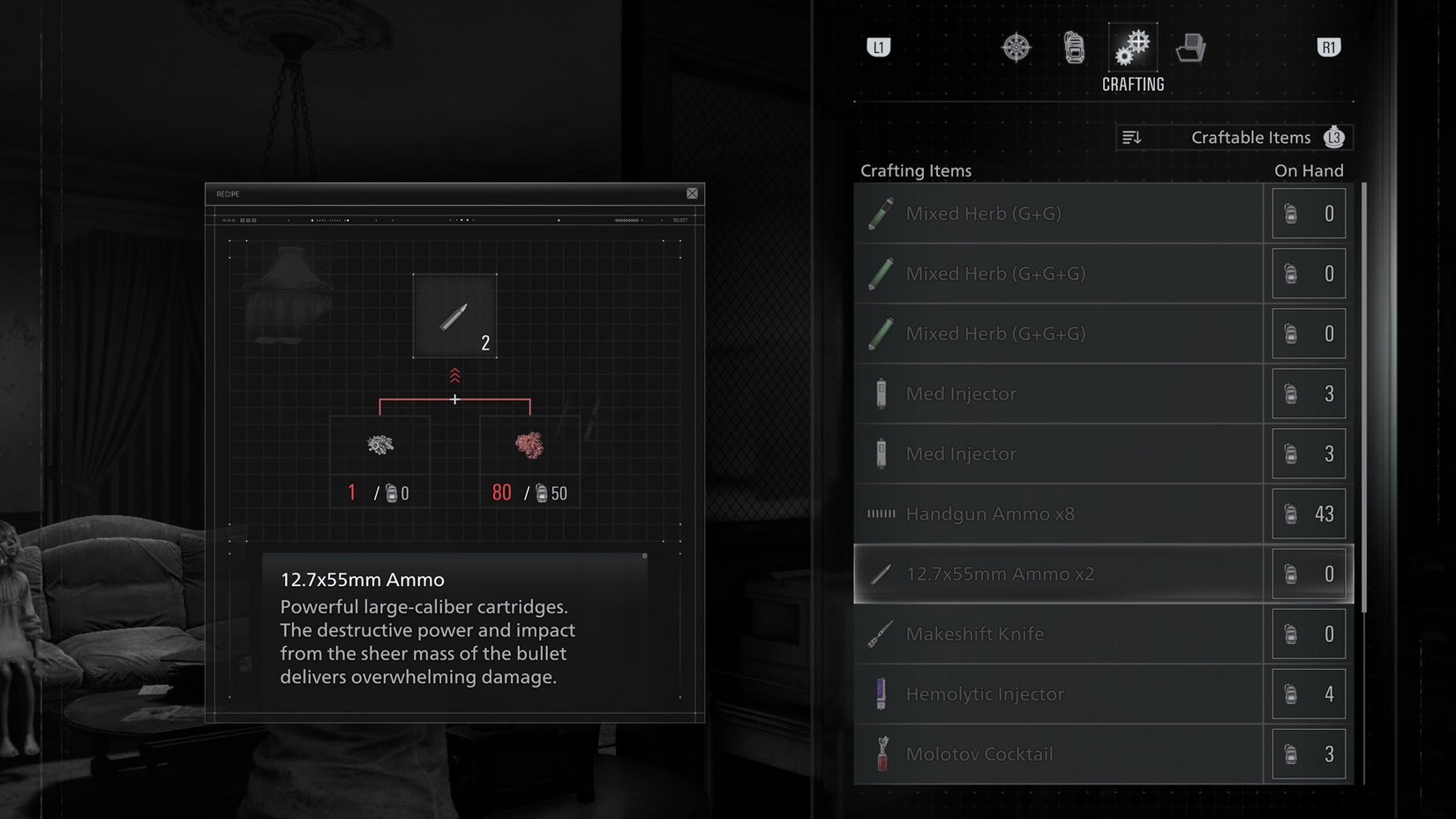Select the Hemolytic Injector icon
The width and height of the screenshot is (1456, 819).
pos(880,694)
